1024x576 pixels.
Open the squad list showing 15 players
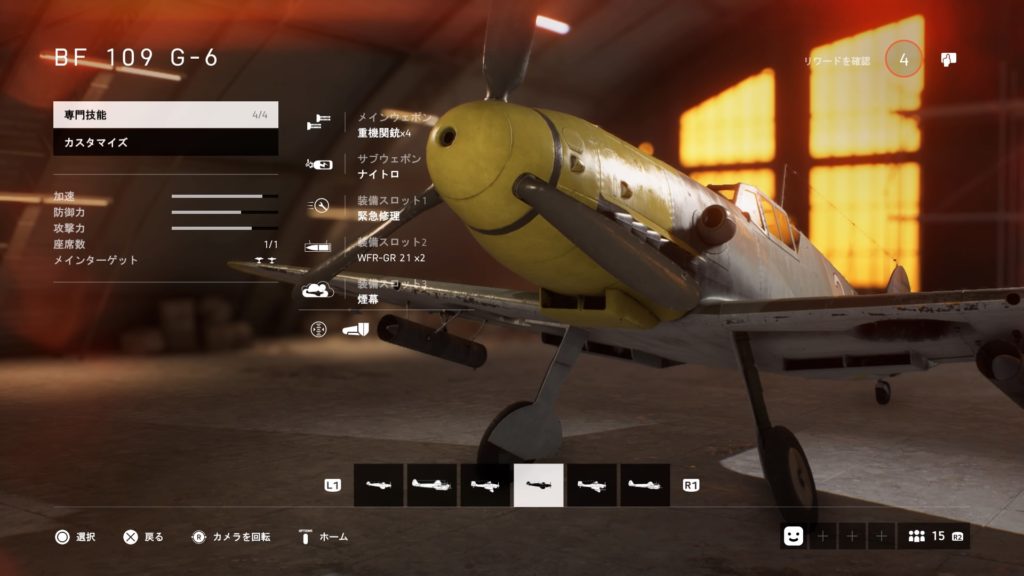932,537
